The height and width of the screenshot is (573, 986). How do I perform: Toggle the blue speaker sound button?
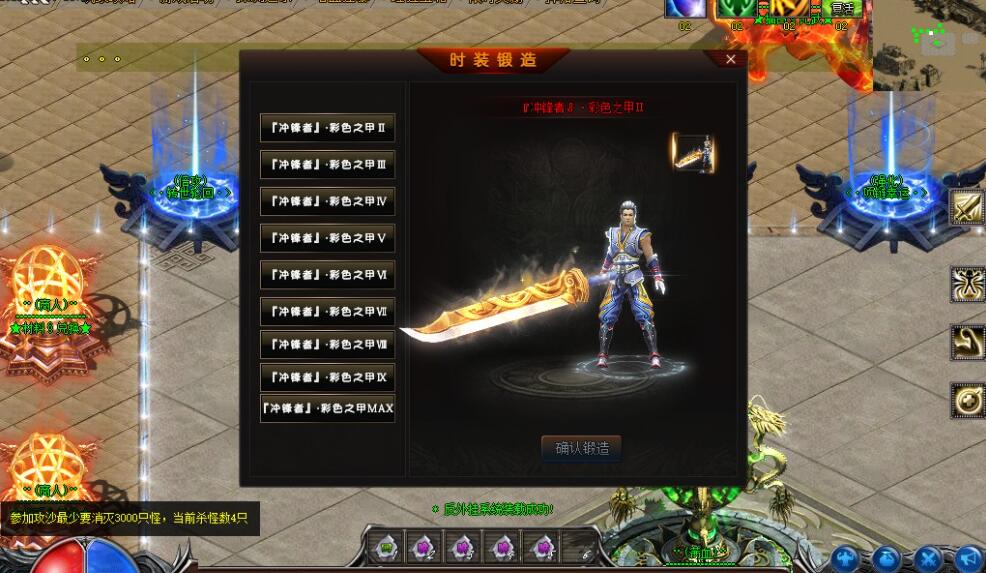click(x=968, y=558)
